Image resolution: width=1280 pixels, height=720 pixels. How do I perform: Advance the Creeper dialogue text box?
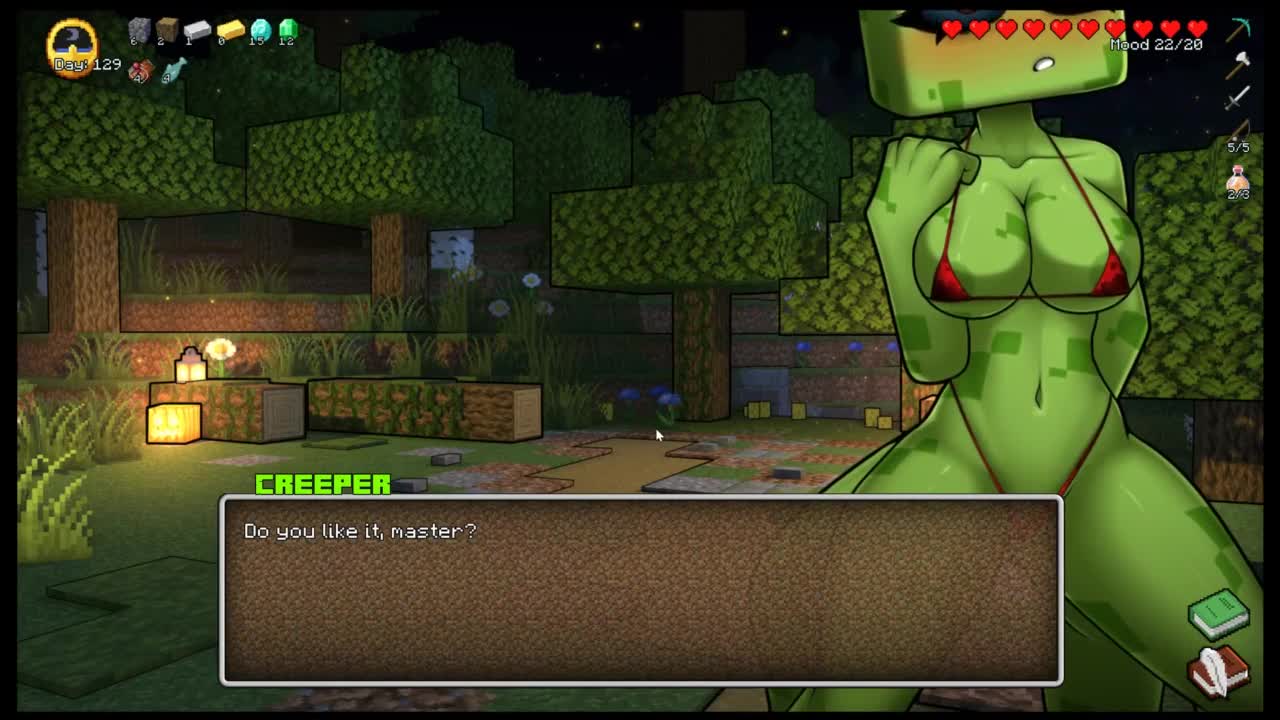click(x=641, y=590)
